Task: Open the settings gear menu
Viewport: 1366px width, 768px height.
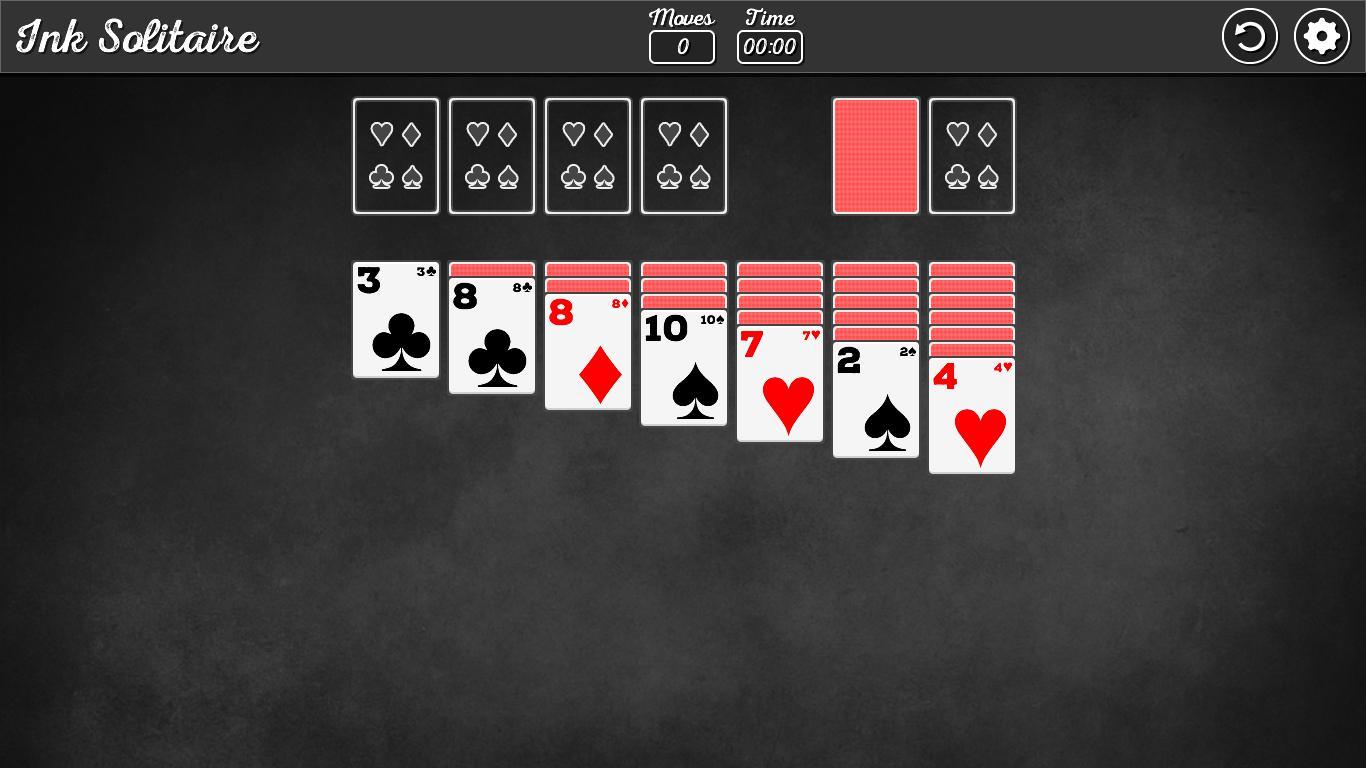Action: point(1321,35)
